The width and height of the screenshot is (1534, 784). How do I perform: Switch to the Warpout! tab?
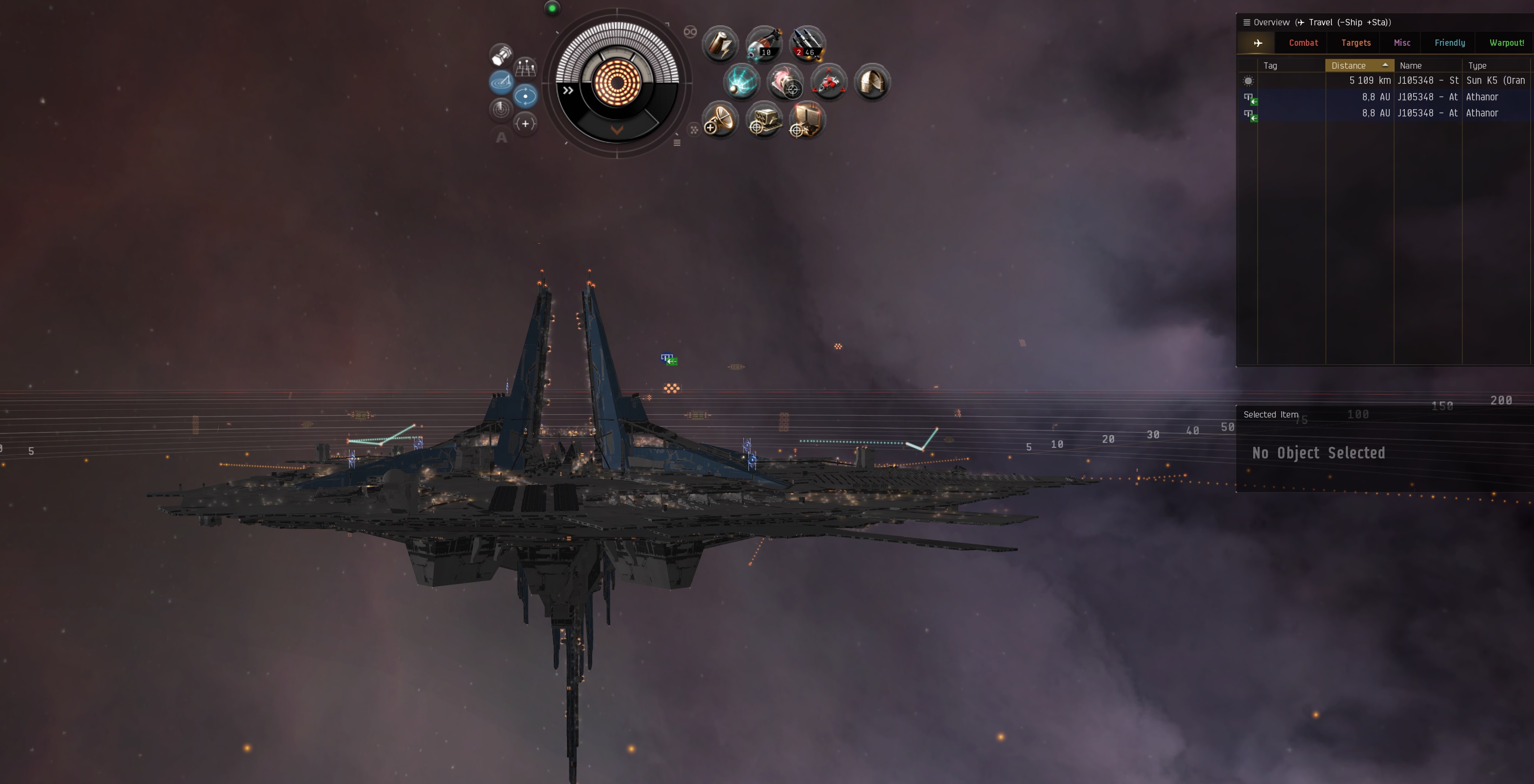pos(1506,43)
